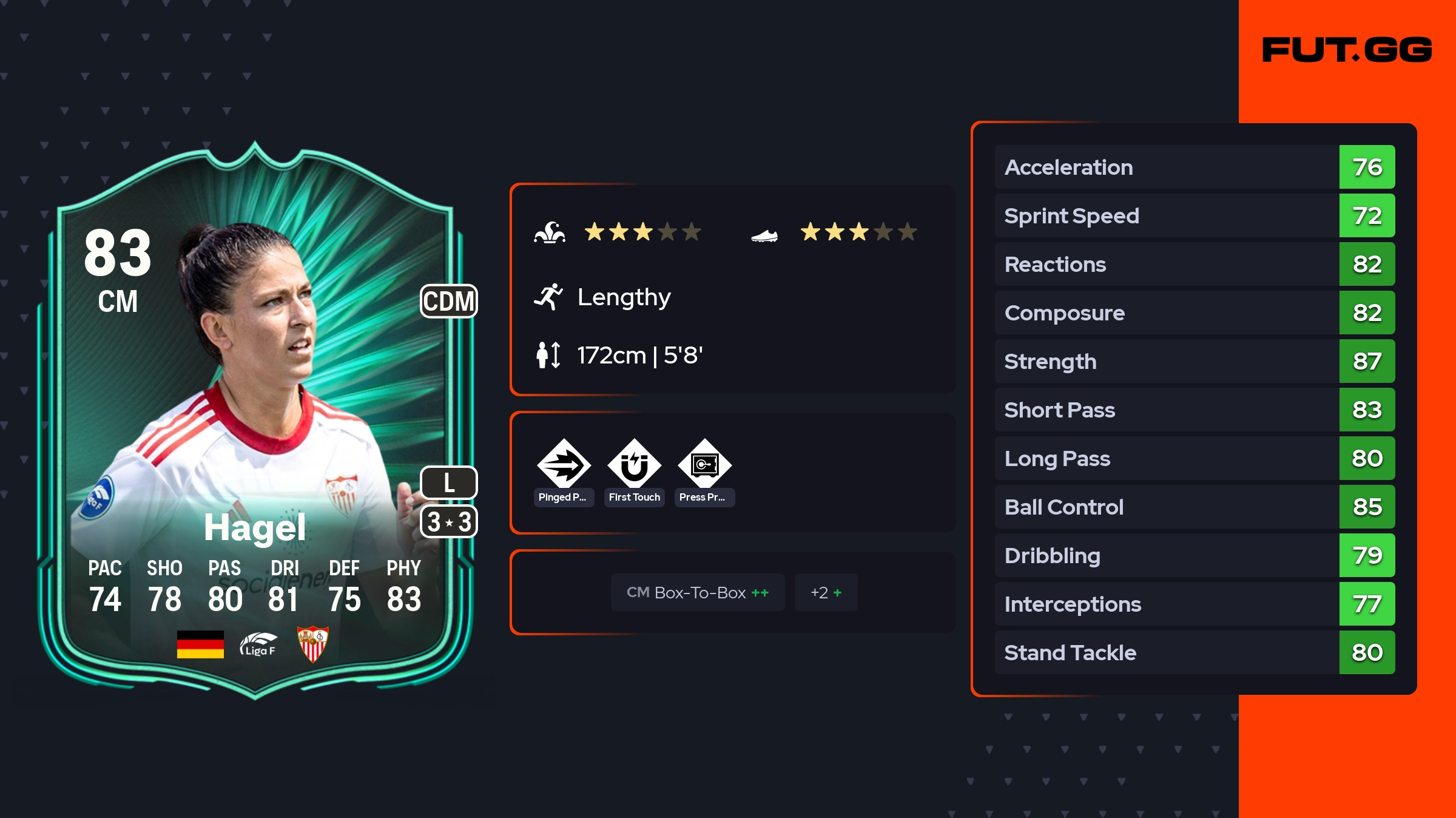Click the CM Box-To-Box role badge
The width and height of the screenshot is (1456, 818).
click(x=697, y=592)
